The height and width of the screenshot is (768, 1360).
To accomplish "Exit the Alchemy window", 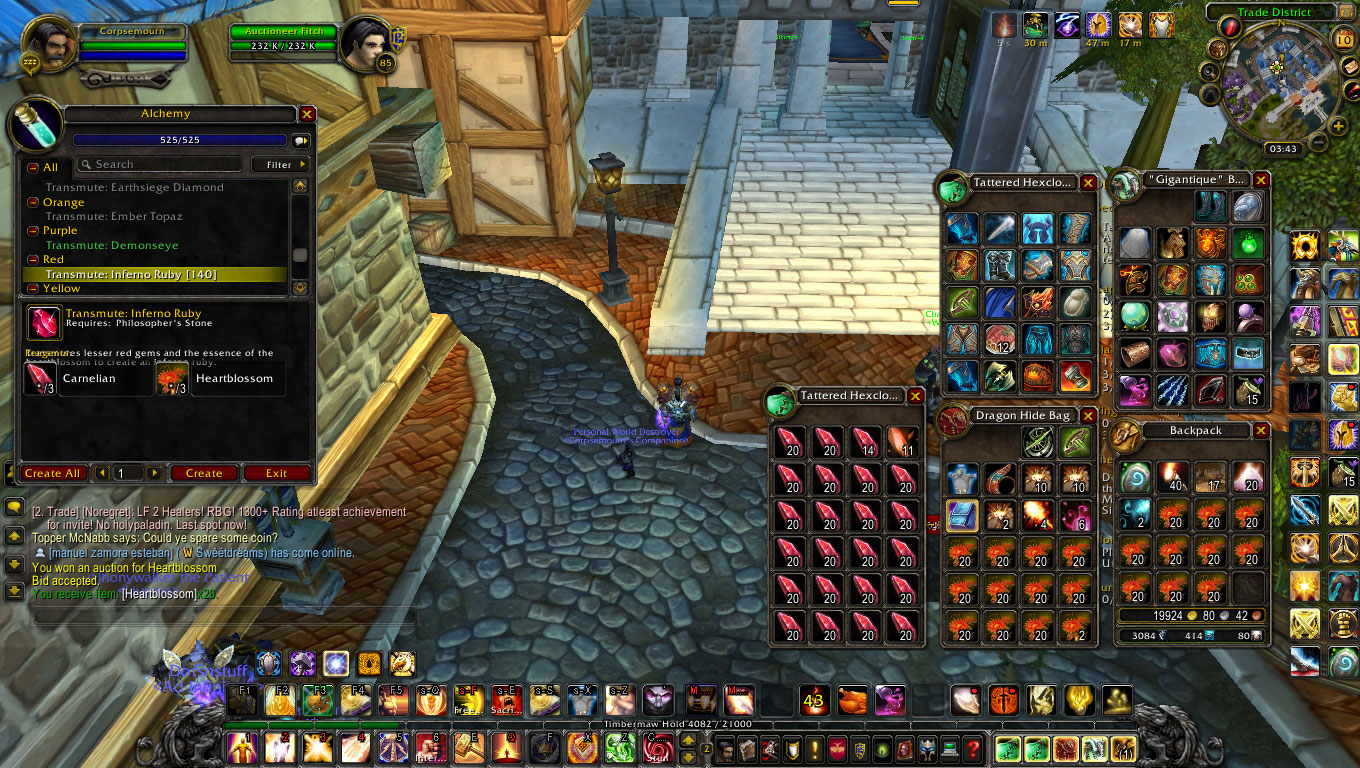I will click(276, 473).
